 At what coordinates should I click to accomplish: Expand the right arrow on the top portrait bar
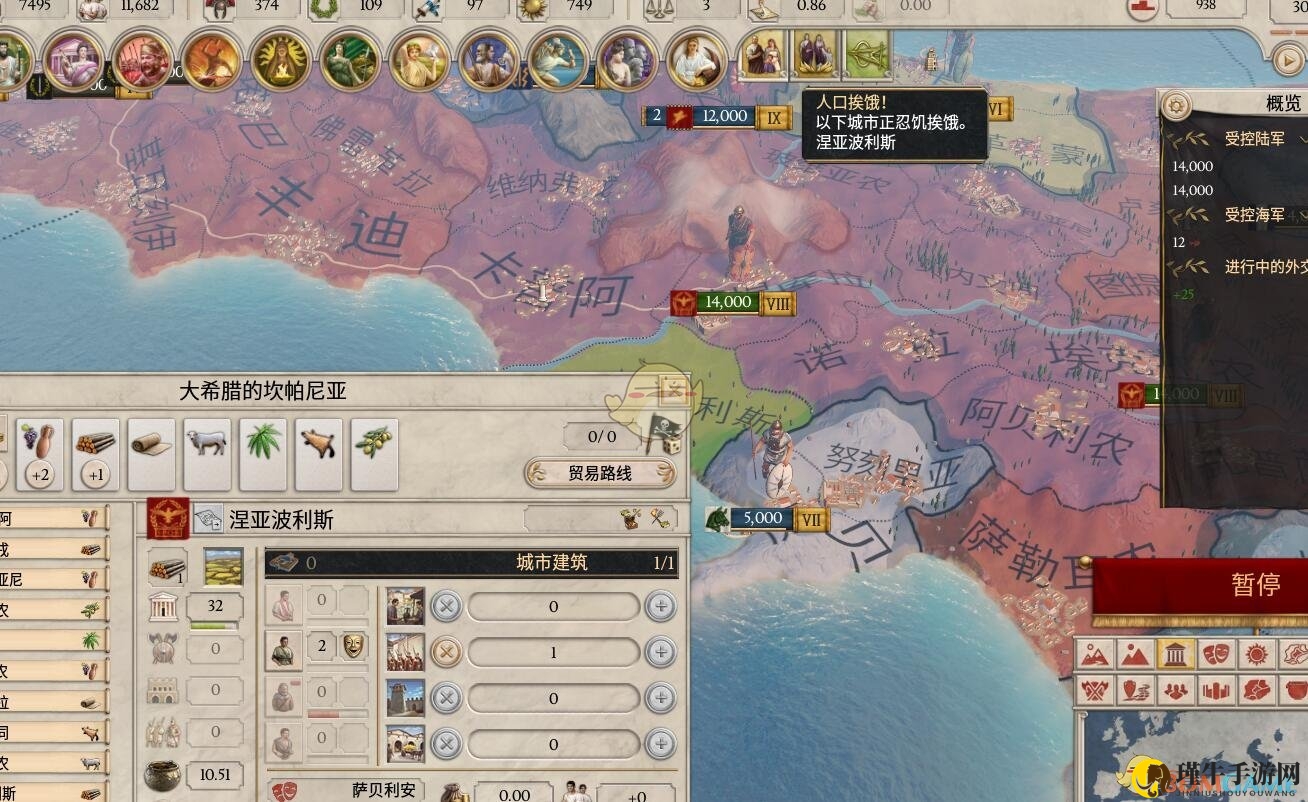[x=1287, y=57]
